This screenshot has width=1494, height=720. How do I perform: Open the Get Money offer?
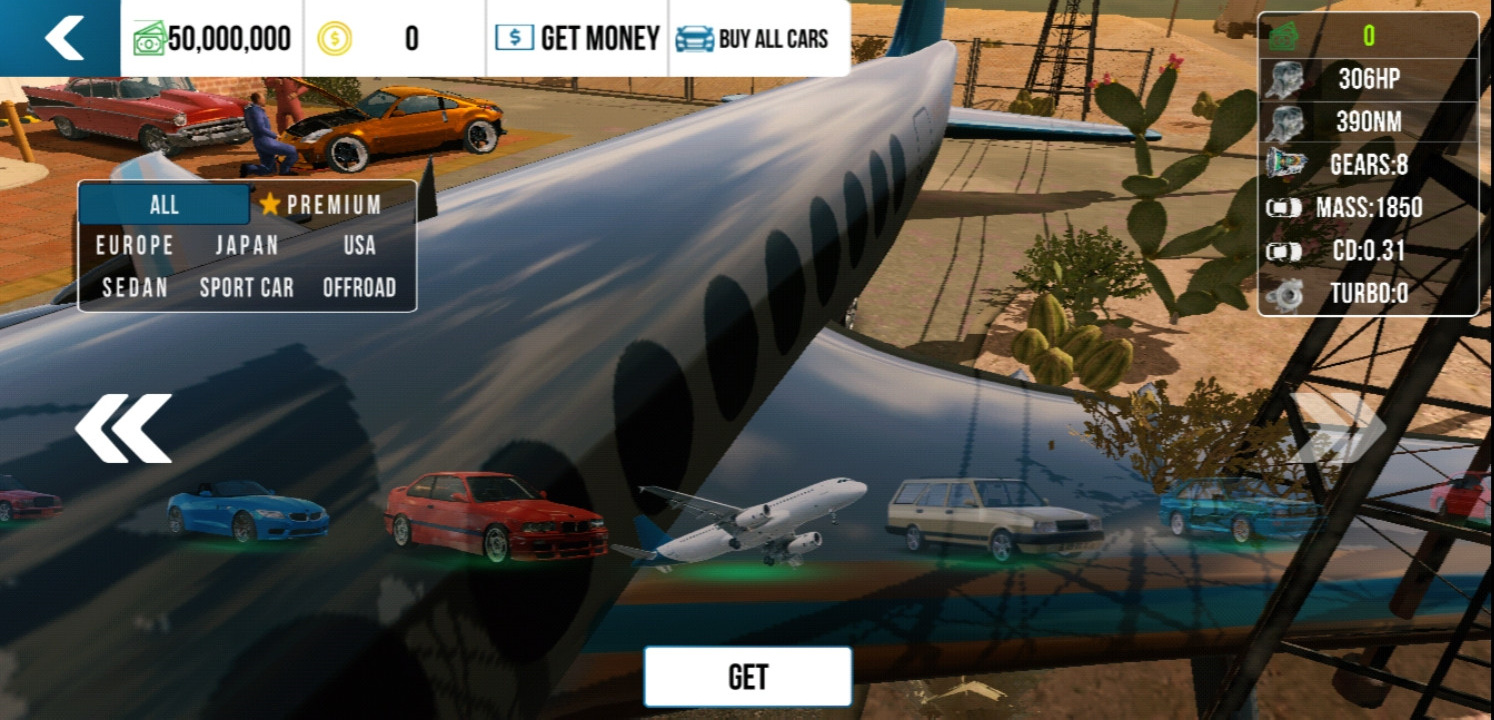pos(577,38)
